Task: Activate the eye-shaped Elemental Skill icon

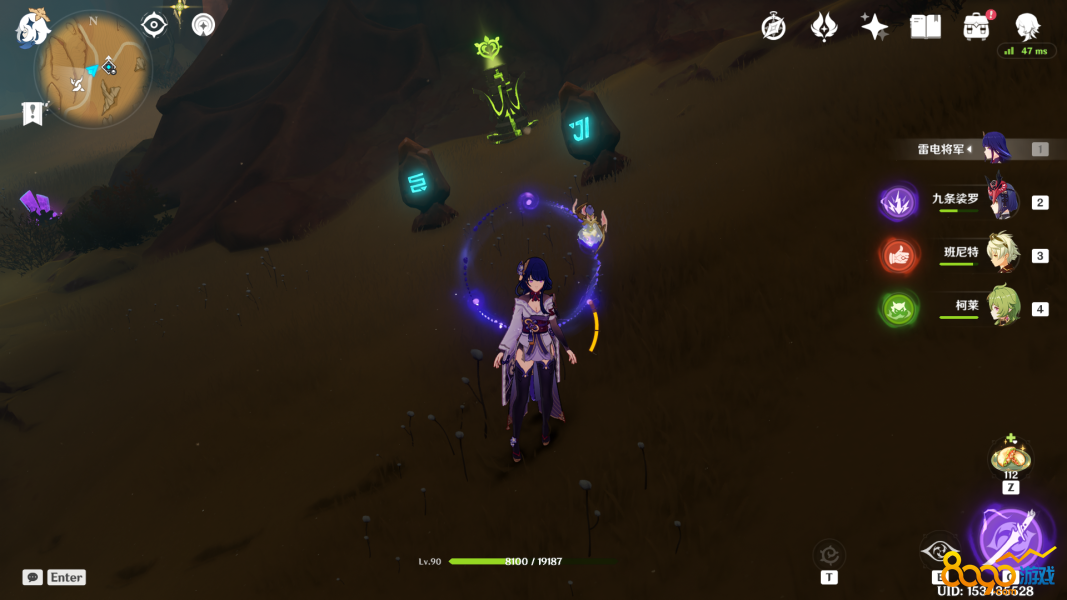Action: pos(940,552)
